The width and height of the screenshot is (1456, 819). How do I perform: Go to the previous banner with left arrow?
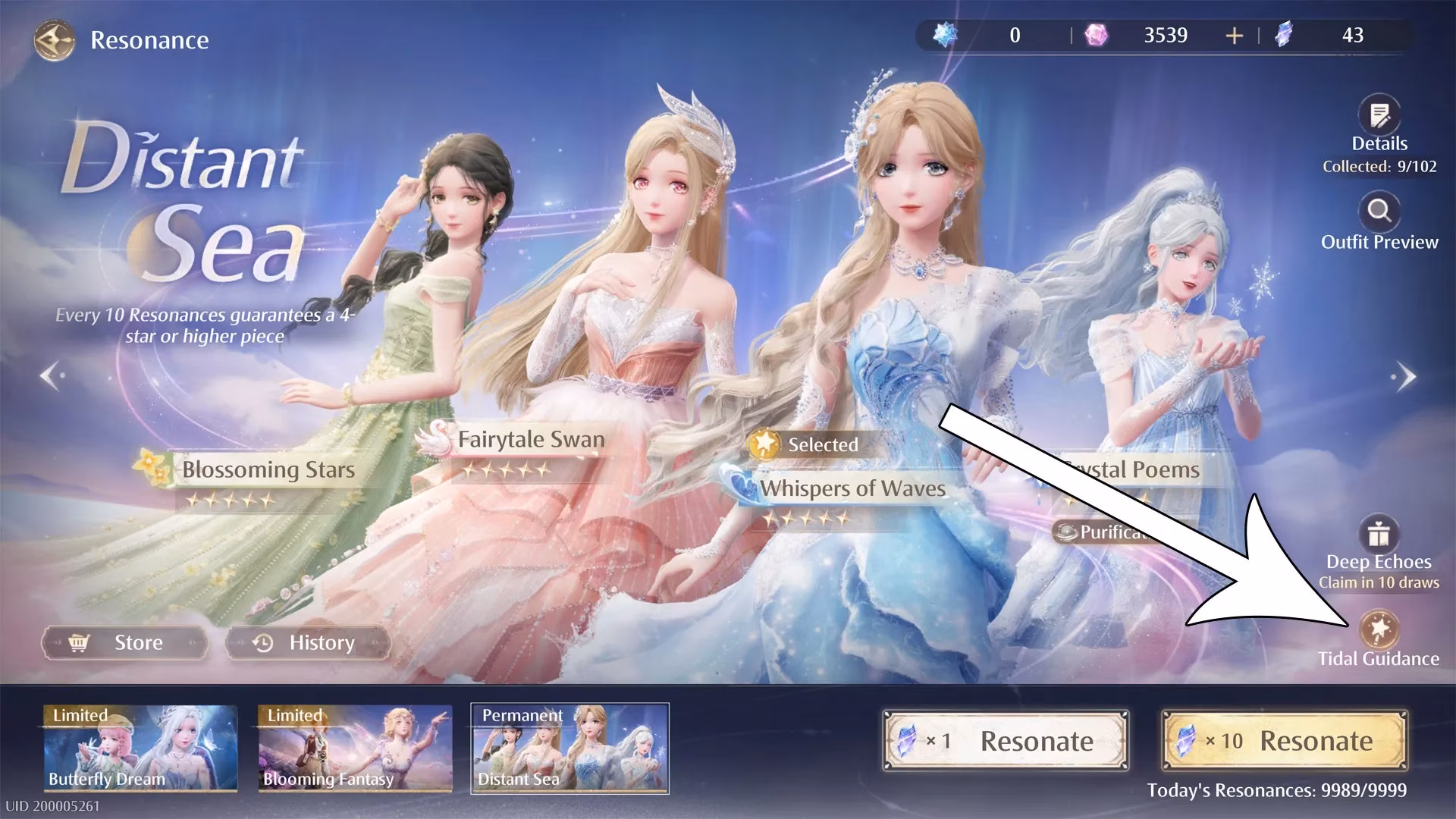click(x=51, y=375)
